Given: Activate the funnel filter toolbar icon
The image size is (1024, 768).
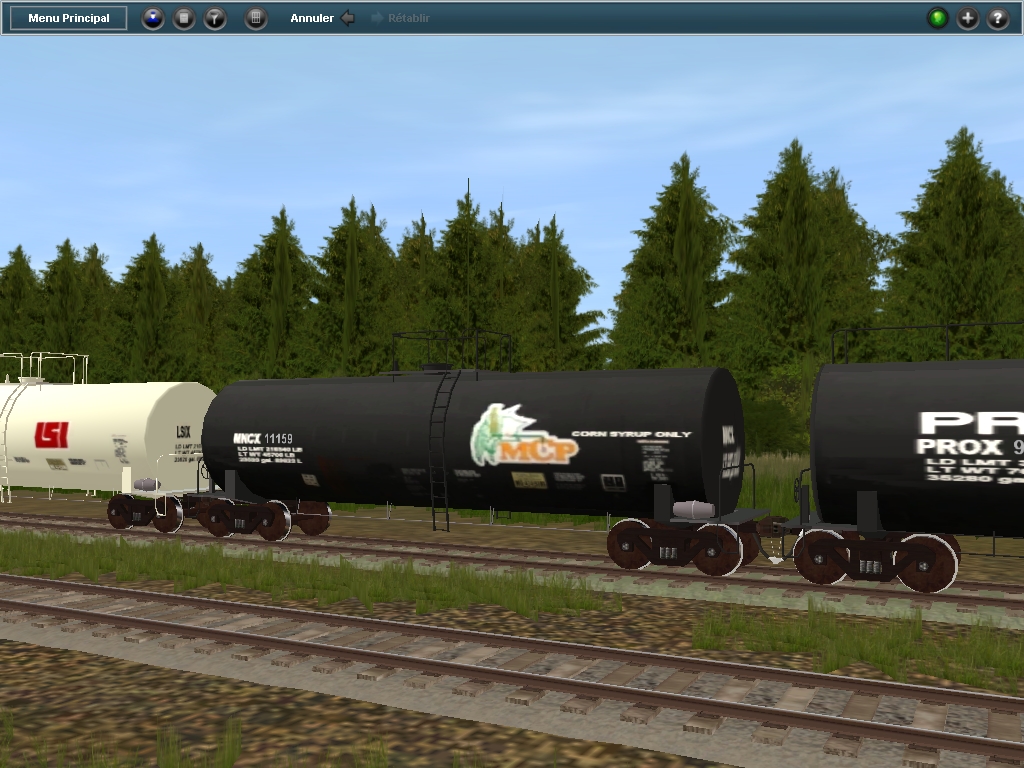Looking at the screenshot, I should pos(215,18).
